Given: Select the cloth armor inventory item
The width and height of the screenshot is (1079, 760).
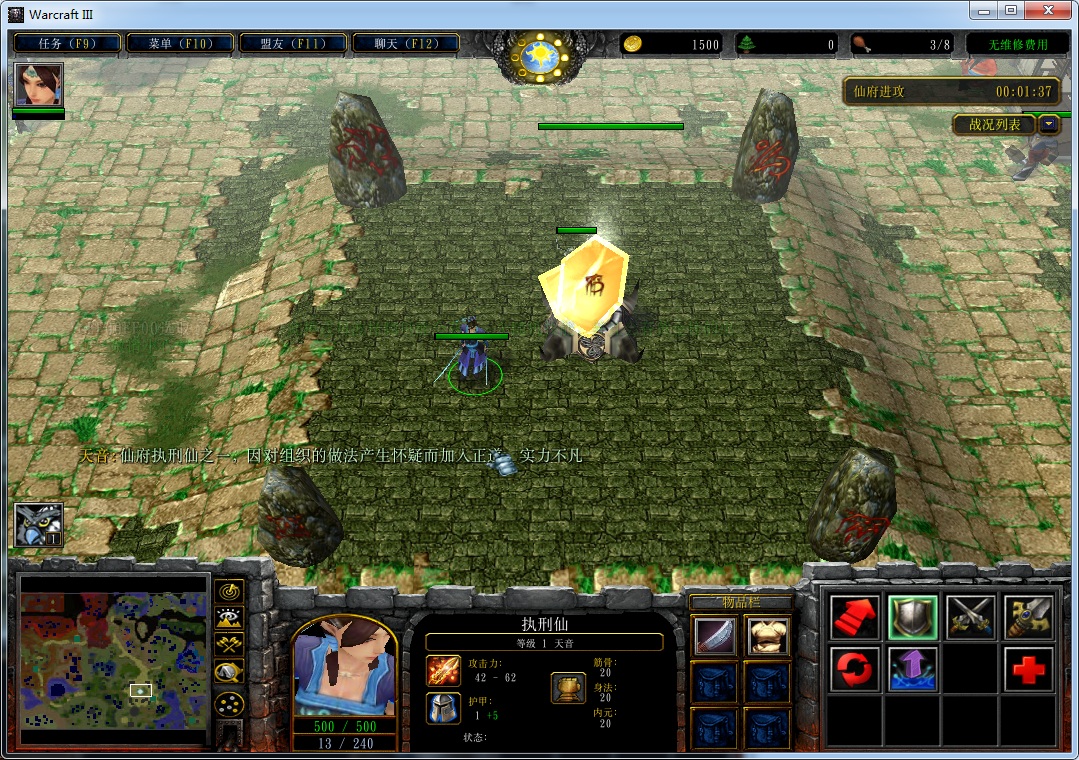Looking at the screenshot, I should [x=768, y=636].
